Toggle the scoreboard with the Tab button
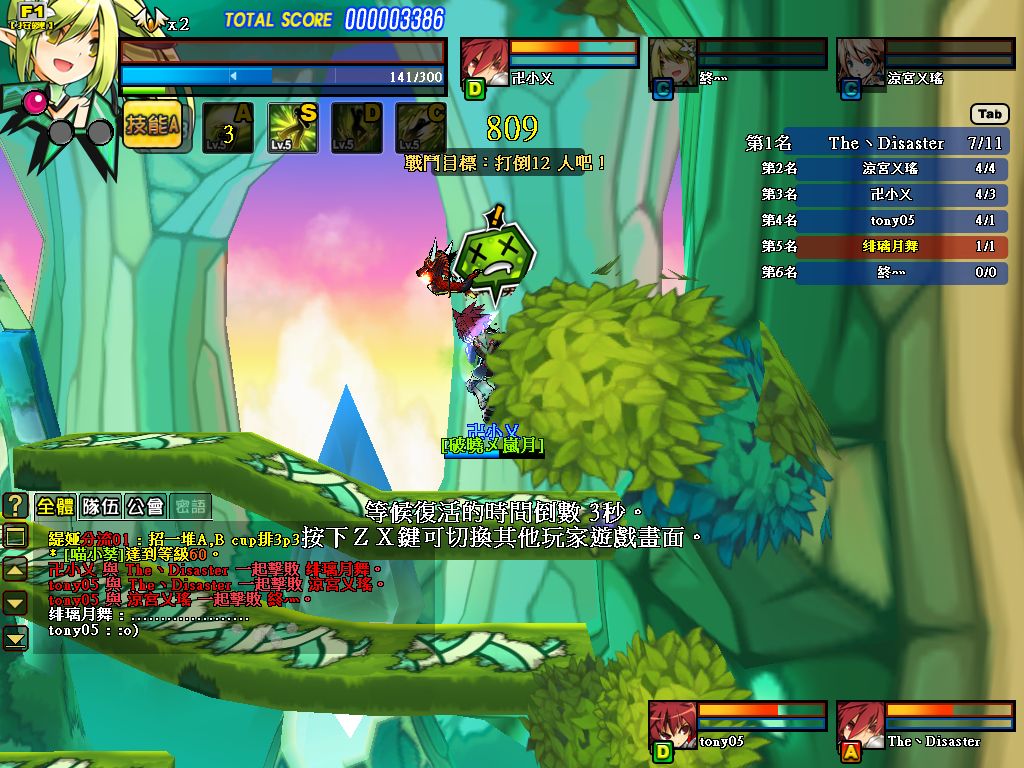Image resolution: width=1024 pixels, height=768 pixels. point(989,114)
